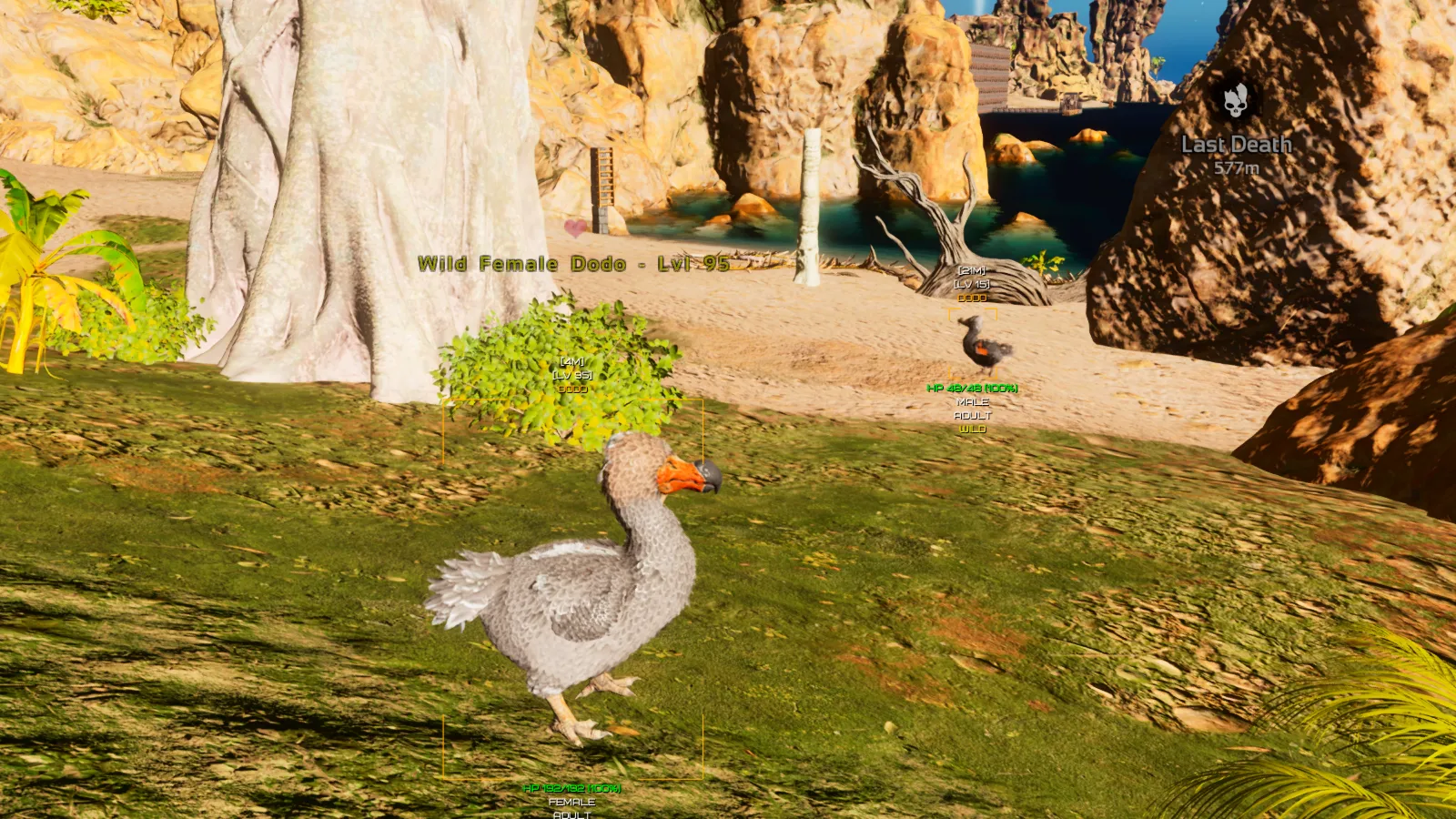The image size is (1456, 819).
Task: Expand the [LV 95] level bracket
Action: (571, 373)
